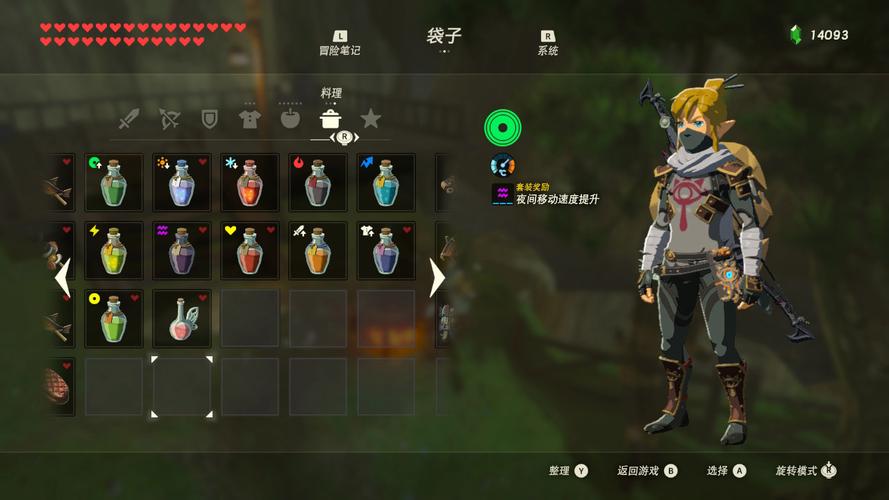Image resolution: width=889 pixels, height=500 pixels.
Task: Select the sword weapons category tab
Action: coord(129,120)
